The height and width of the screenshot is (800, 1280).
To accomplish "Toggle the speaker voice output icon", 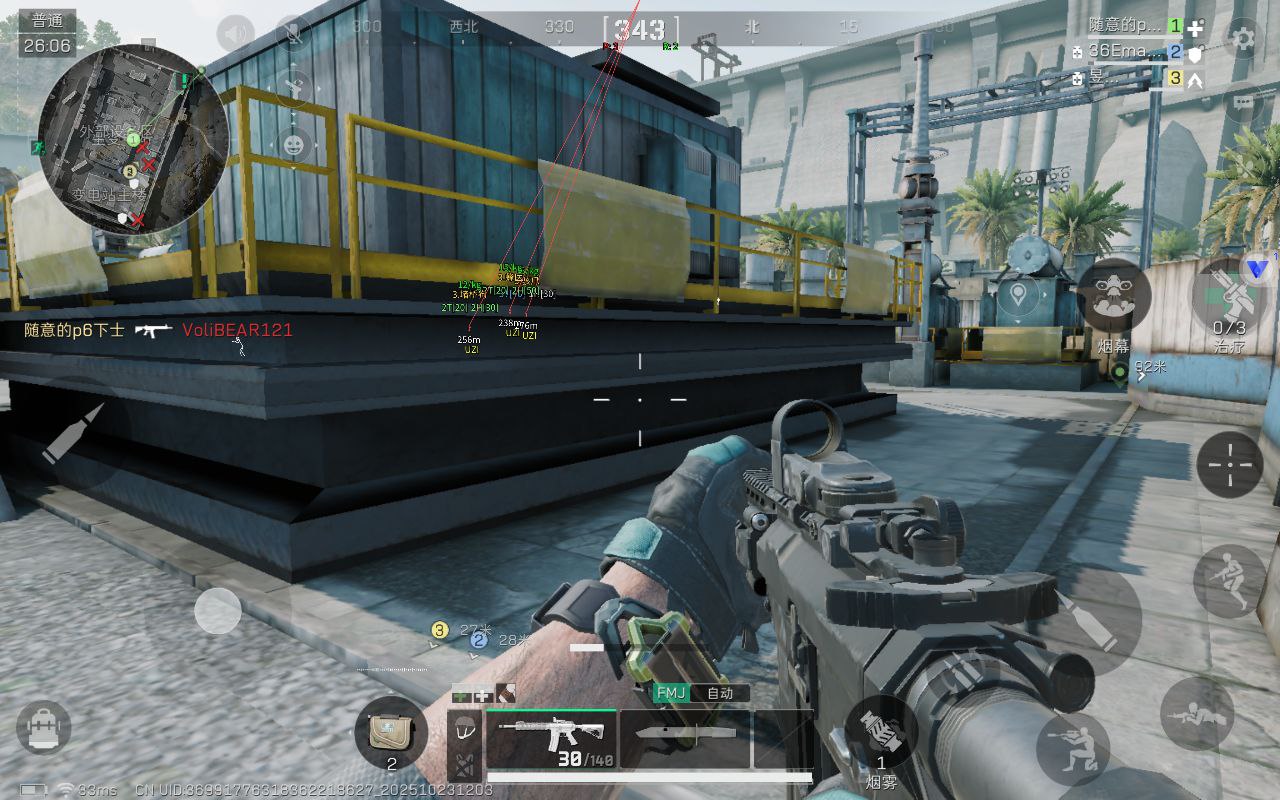I will pos(235,34).
